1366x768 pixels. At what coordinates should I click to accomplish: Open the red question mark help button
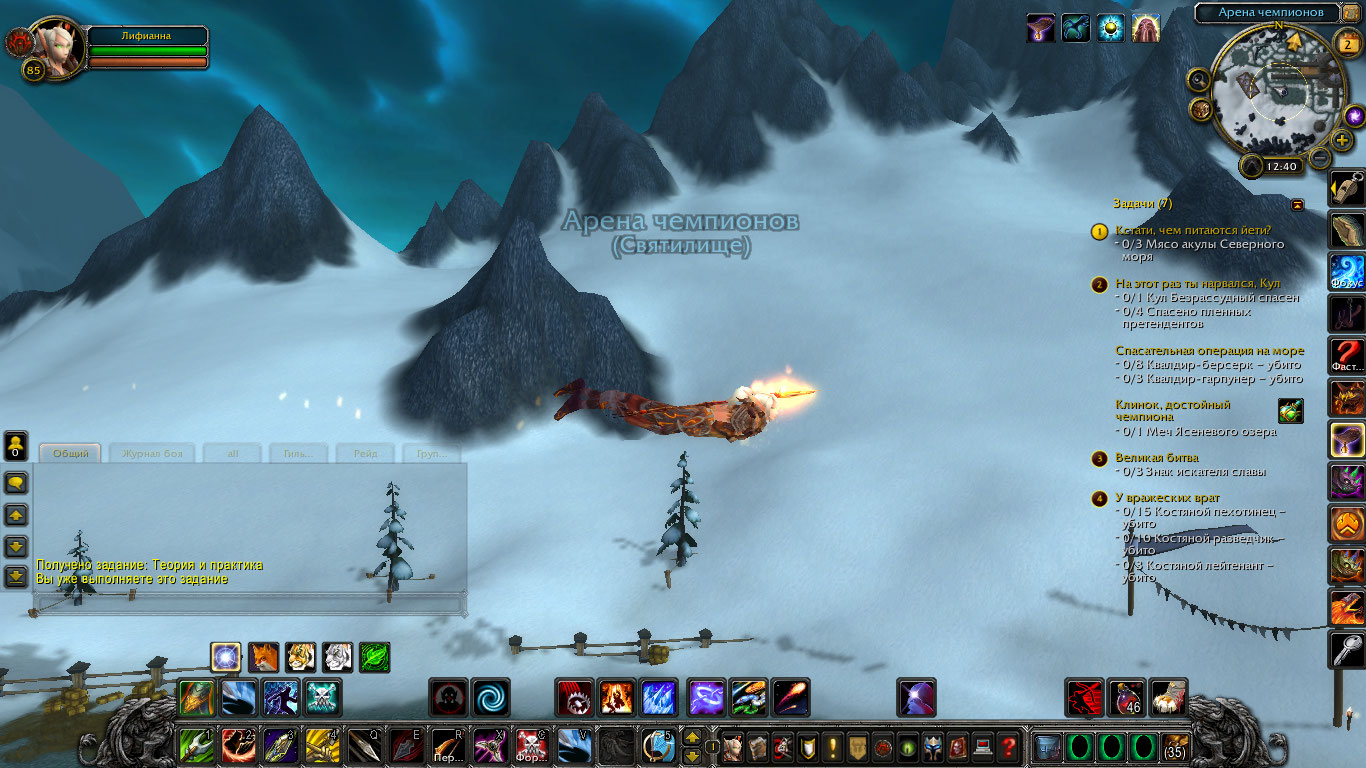pos(1009,746)
